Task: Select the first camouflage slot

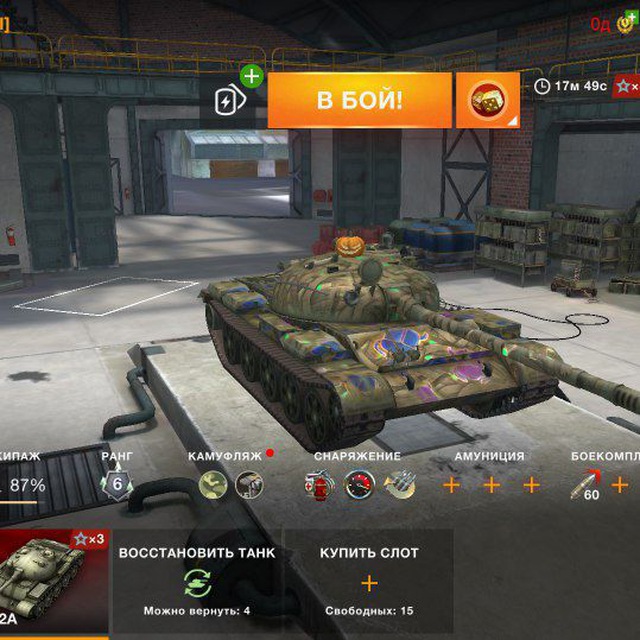Action: click(213, 485)
